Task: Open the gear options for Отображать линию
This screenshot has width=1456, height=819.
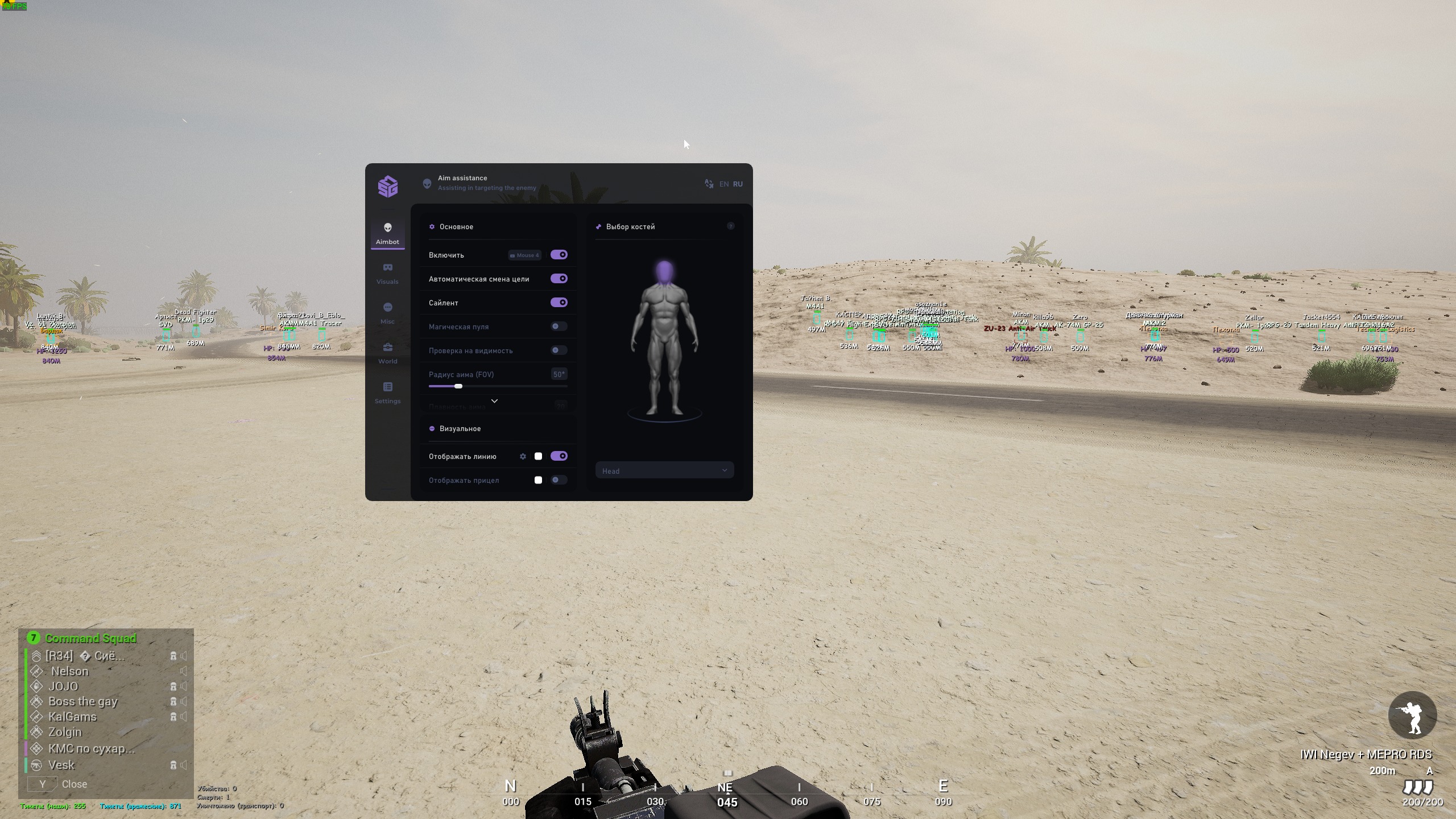Action: (523, 456)
